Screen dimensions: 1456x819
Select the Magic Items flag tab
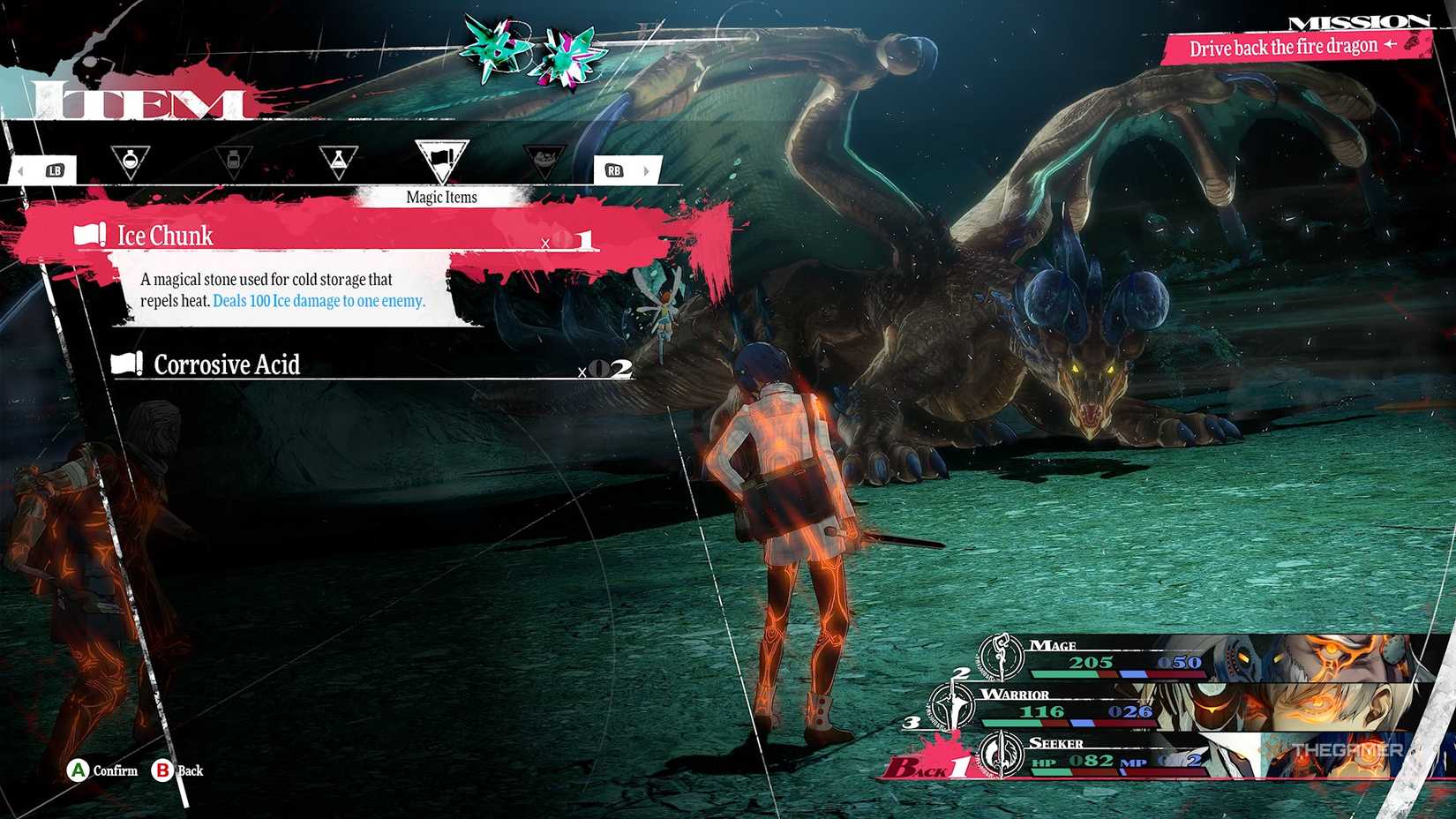point(441,161)
